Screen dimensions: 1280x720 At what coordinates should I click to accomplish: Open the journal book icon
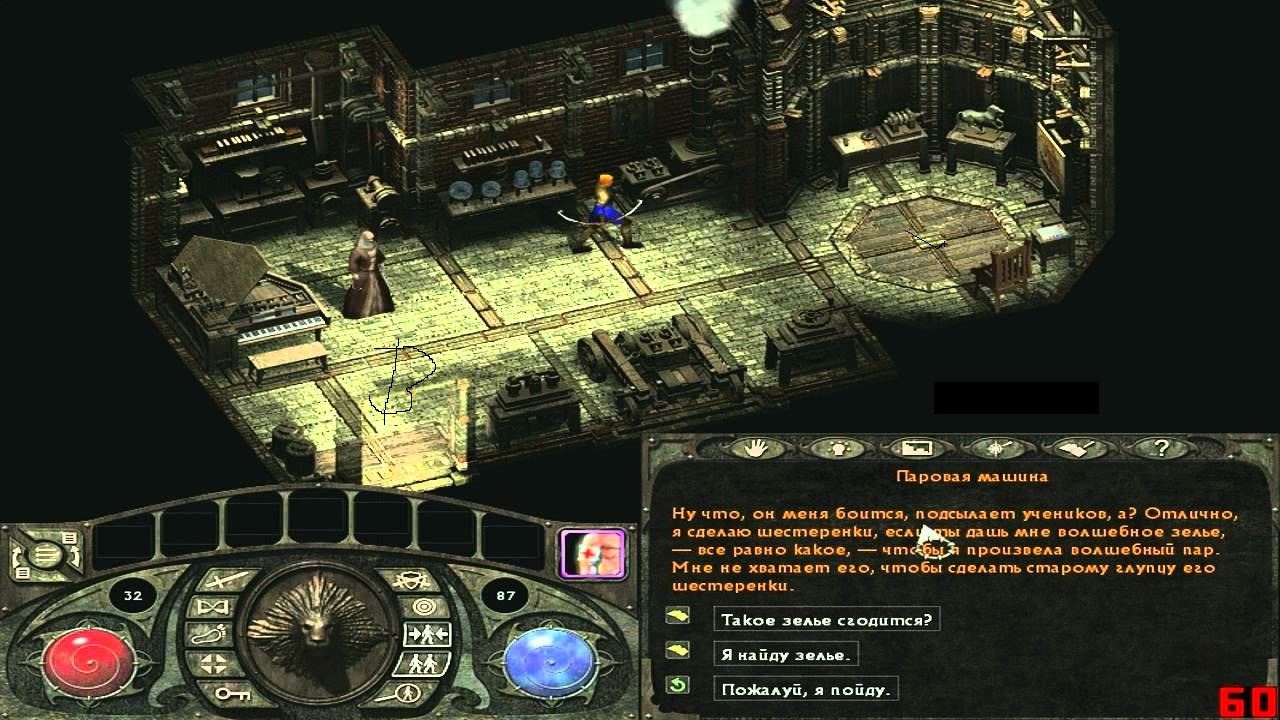1076,449
